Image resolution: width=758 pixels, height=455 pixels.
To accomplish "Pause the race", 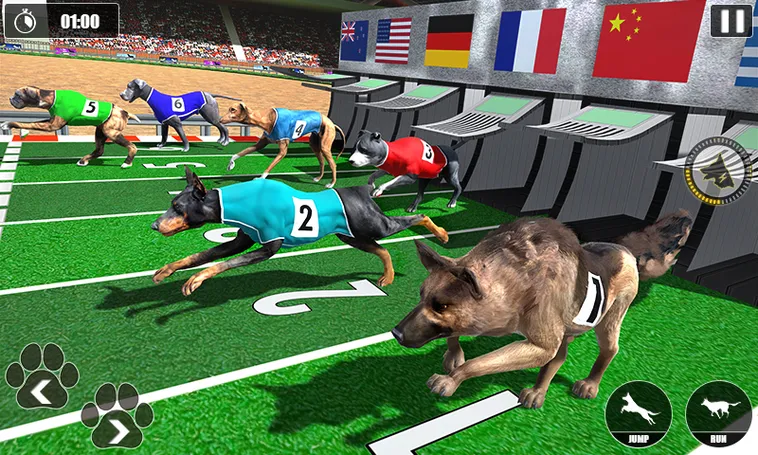I will pyautogui.click(x=731, y=21).
